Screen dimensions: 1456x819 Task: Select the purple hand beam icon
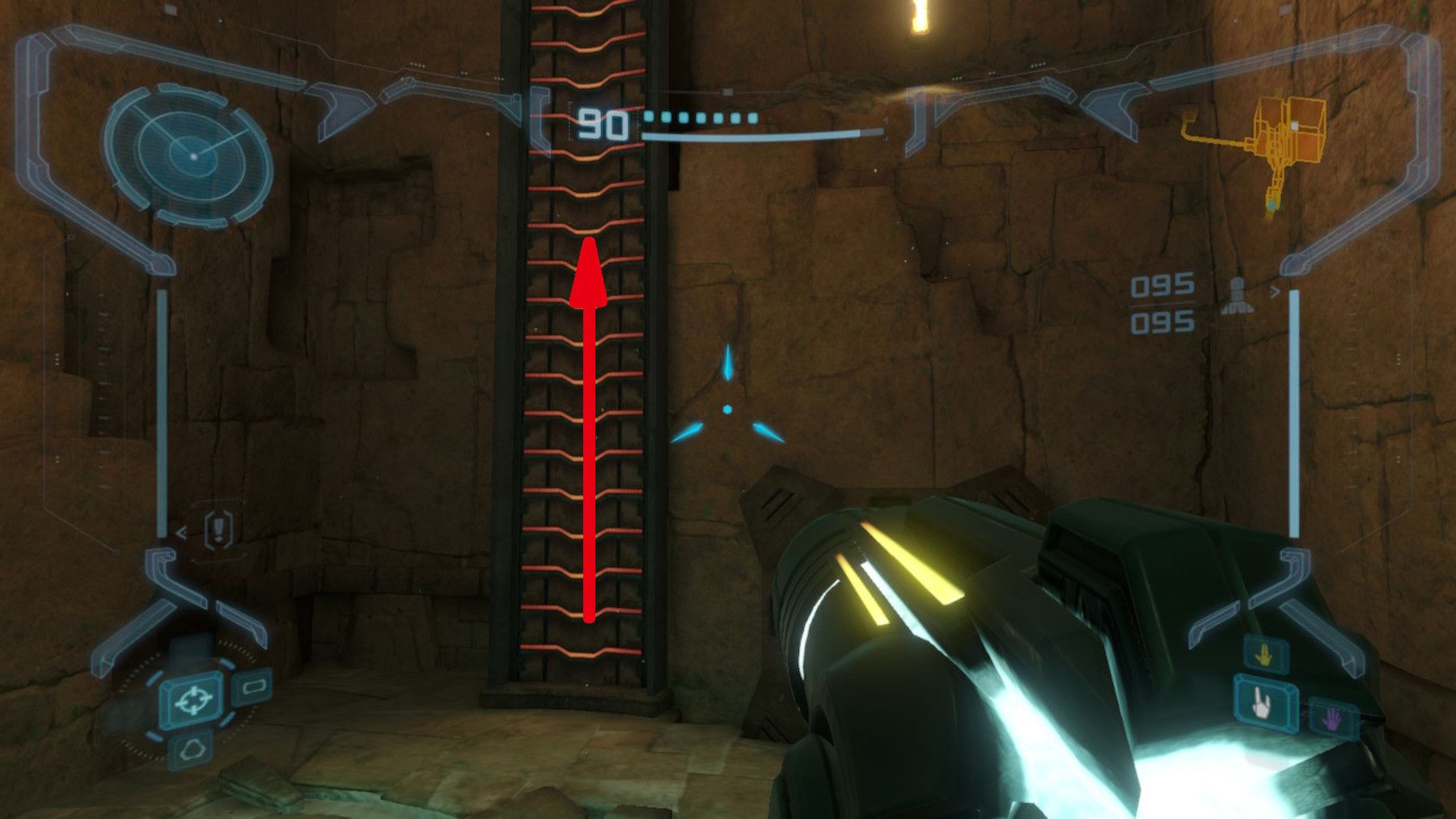[1331, 718]
